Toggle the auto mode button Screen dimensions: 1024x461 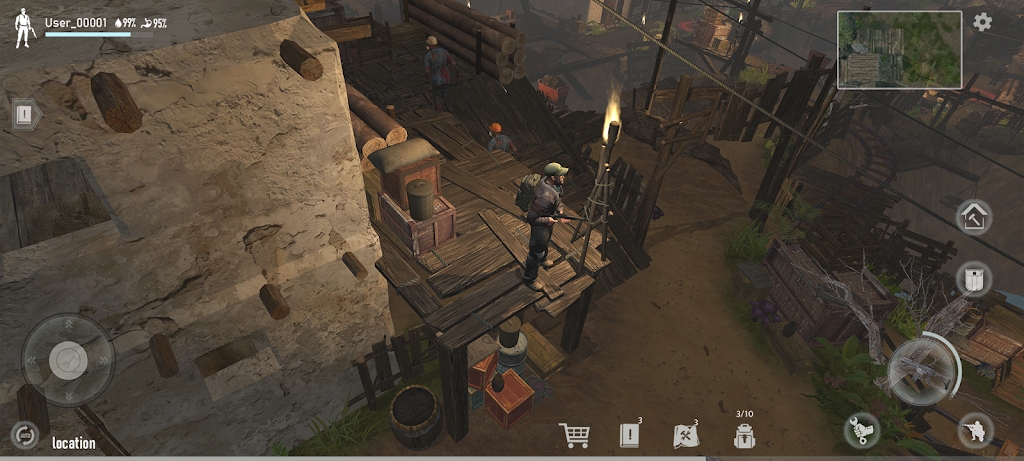[23, 435]
